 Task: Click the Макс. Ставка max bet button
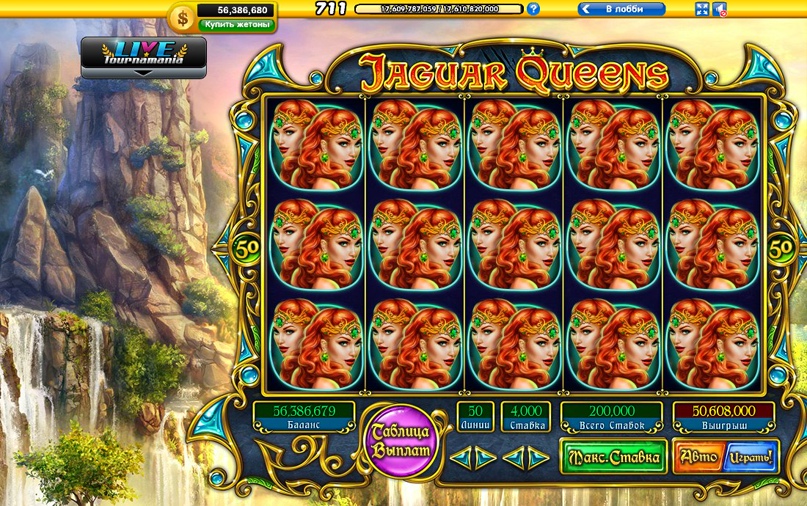click(613, 457)
